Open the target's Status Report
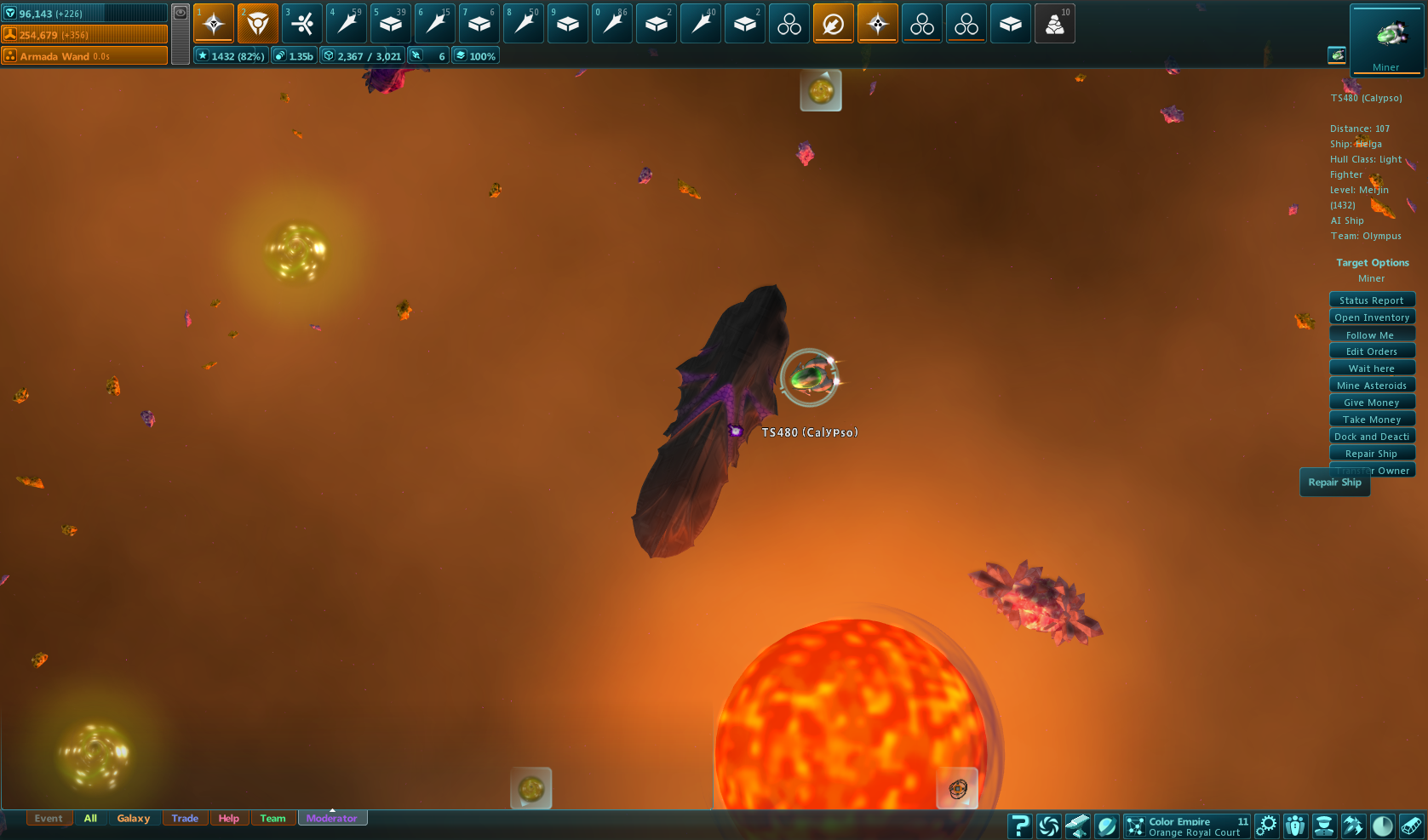This screenshot has width=1428, height=840. click(1372, 300)
